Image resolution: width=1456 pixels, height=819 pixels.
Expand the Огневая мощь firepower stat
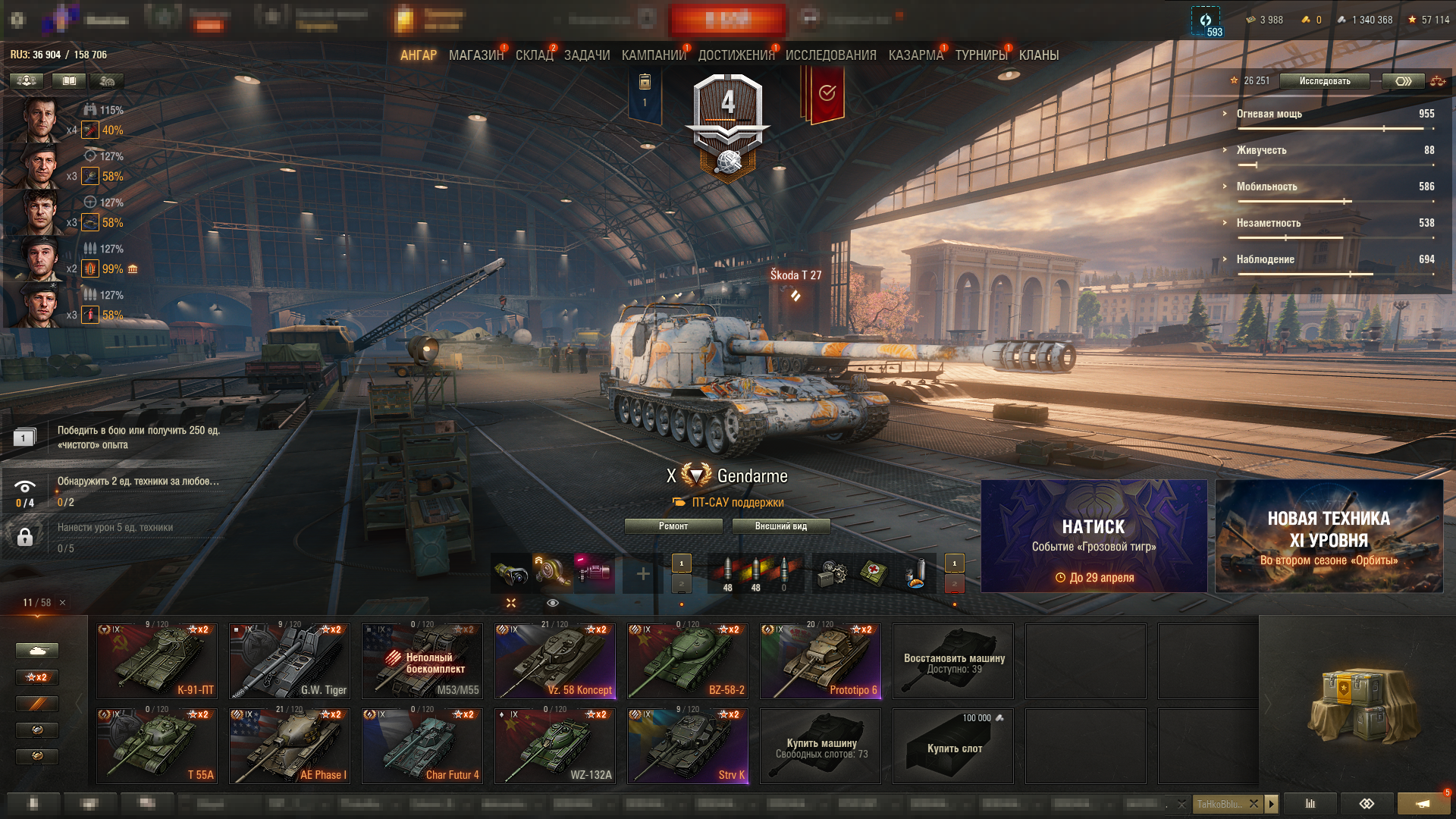[x=1269, y=114]
